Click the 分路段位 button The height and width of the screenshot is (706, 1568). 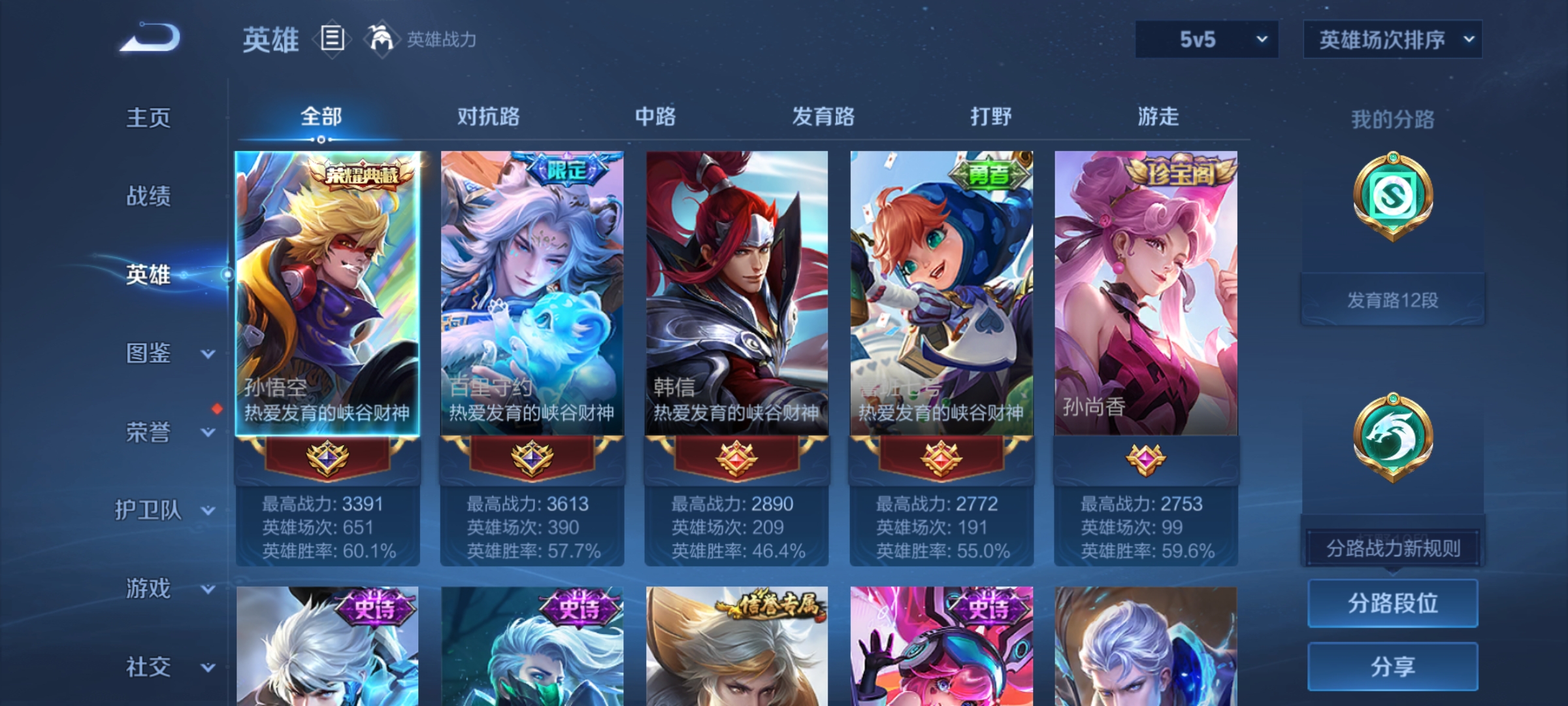(1392, 604)
